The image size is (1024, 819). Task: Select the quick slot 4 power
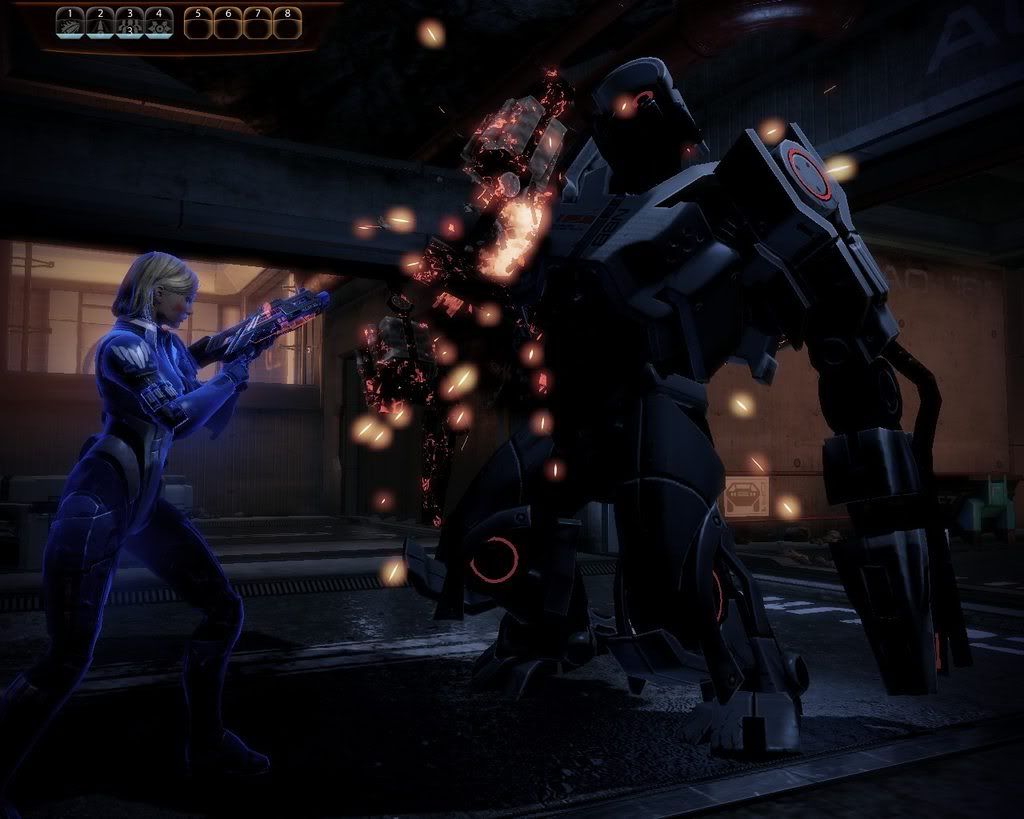click(x=158, y=23)
